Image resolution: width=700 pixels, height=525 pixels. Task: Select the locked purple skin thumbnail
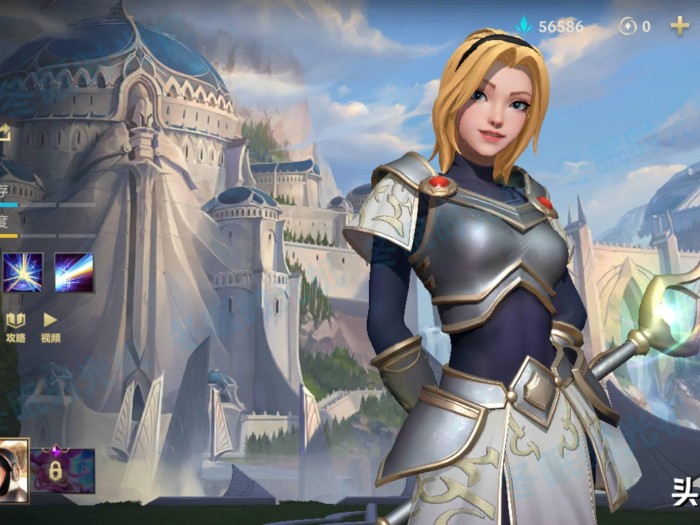coord(63,469)
